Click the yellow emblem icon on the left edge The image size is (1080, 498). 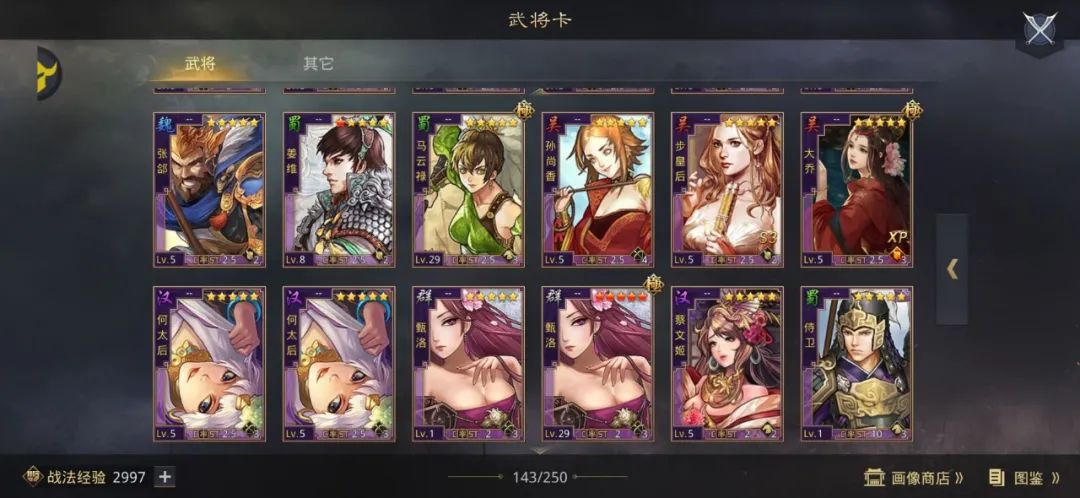46,73
